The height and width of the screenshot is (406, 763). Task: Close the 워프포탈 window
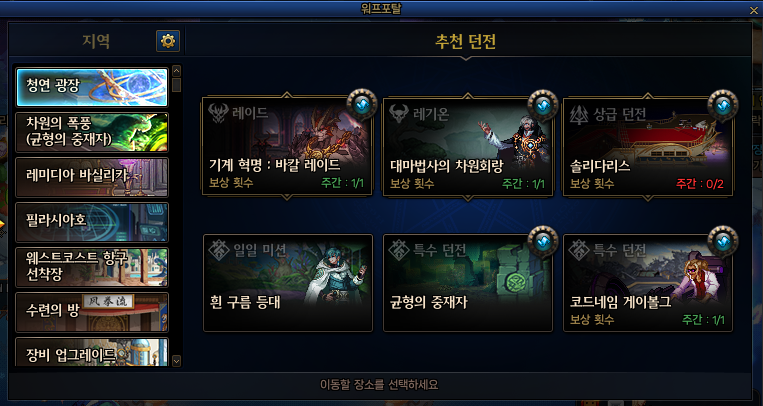click(754, 10)
